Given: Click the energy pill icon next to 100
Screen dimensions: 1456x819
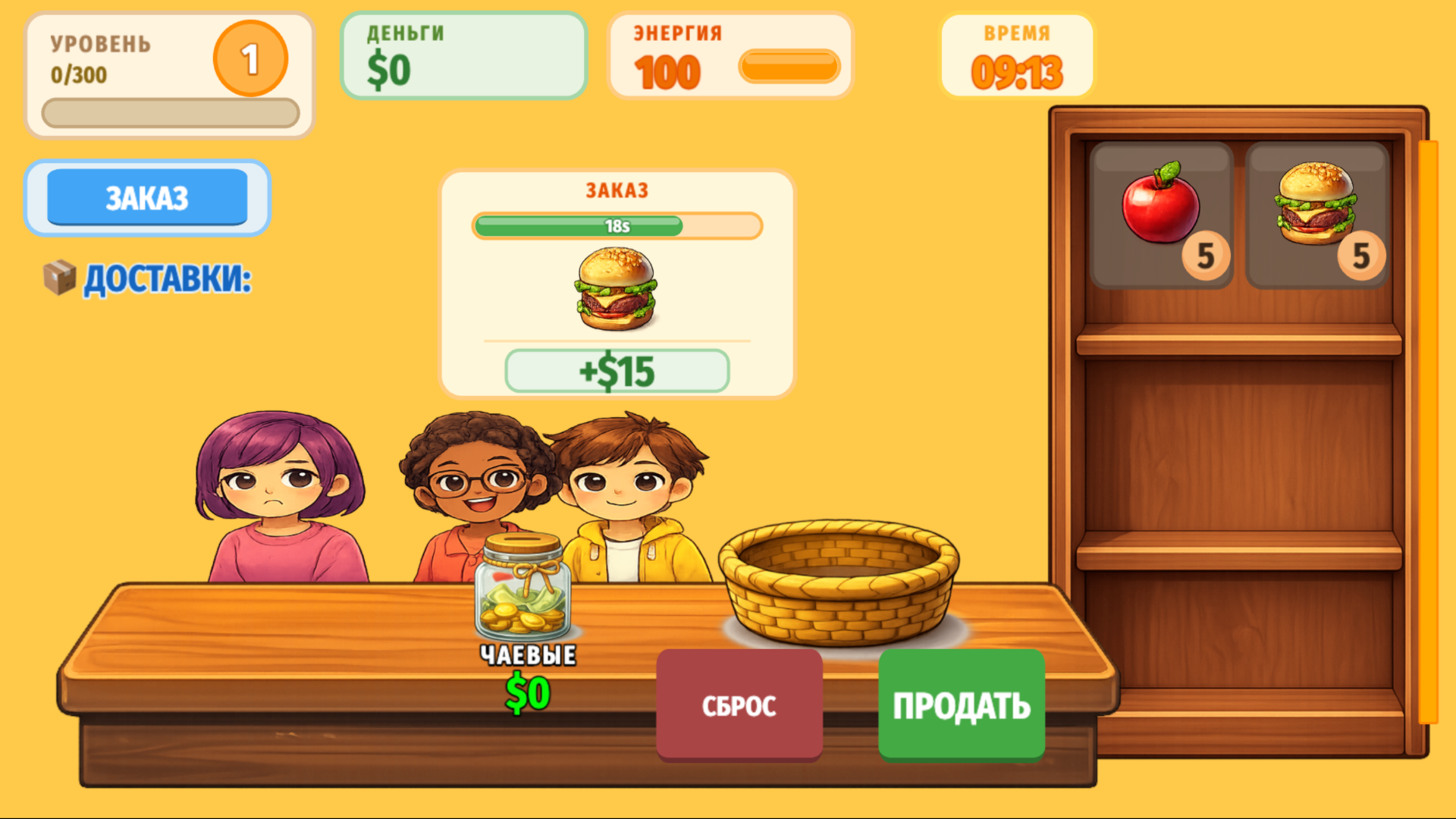Looking at the screenshot, I should [x=789, y=67].
